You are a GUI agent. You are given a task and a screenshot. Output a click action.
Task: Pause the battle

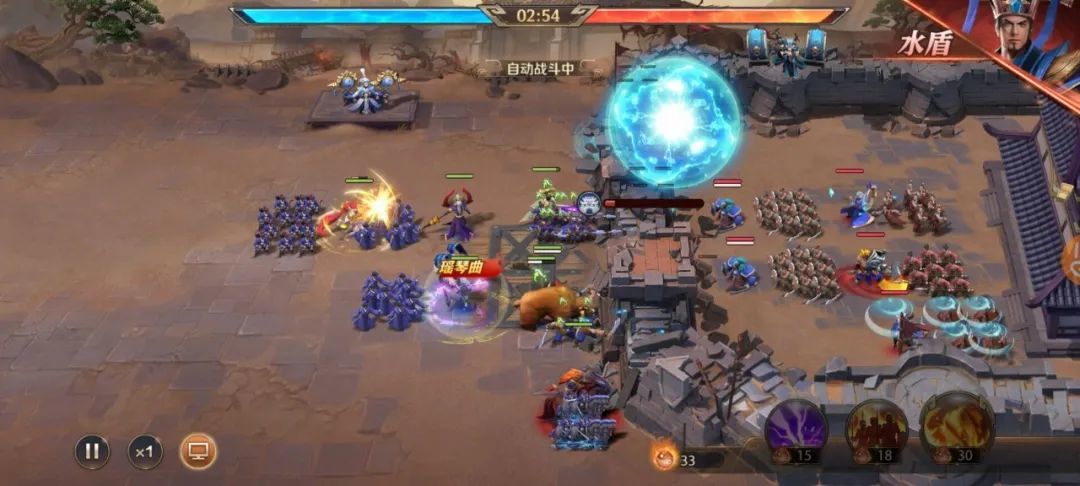click(x=92, y=451)
